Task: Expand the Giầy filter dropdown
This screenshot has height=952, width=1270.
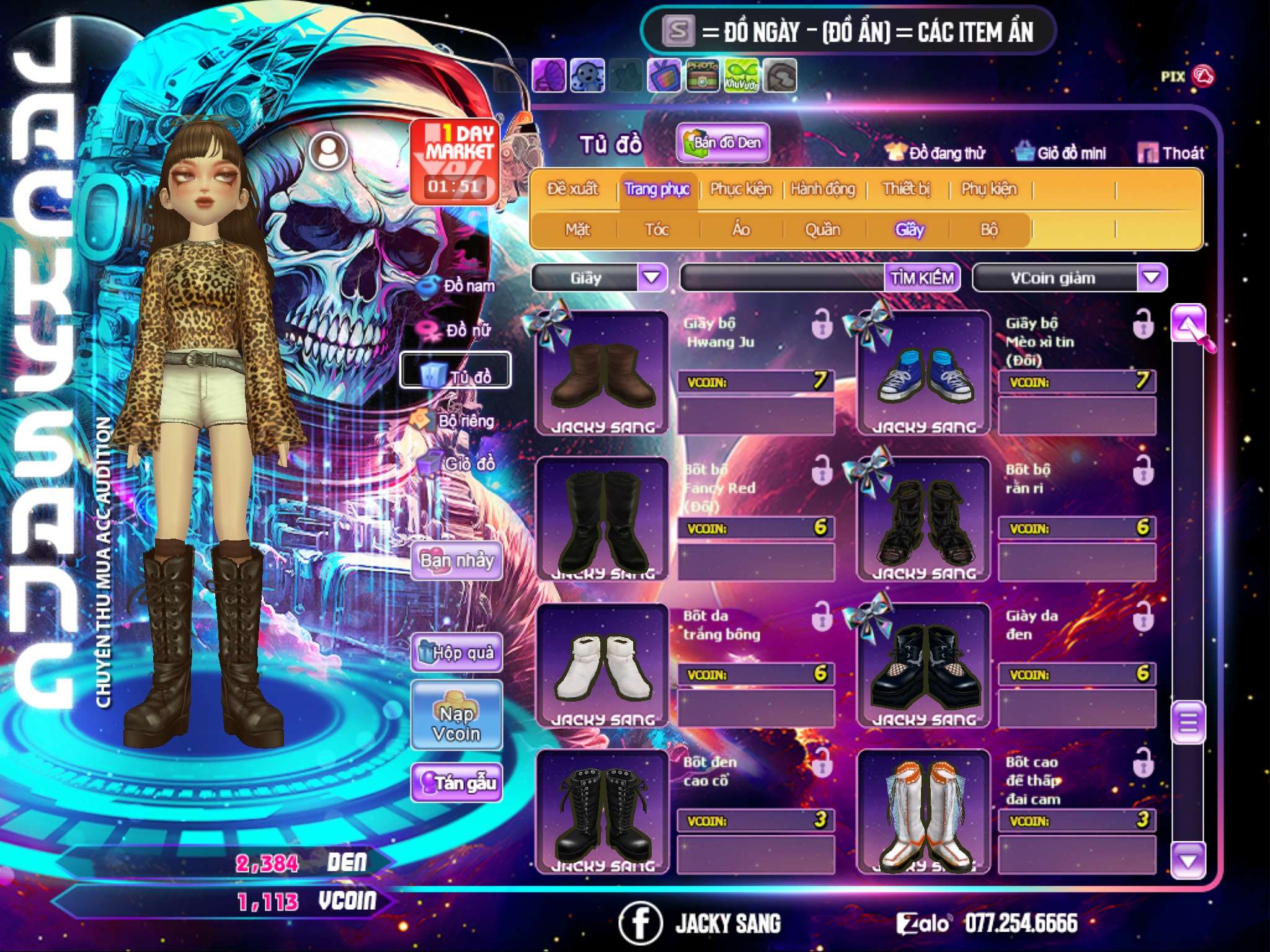Action: pyautogui.click(x=652, y=277)
